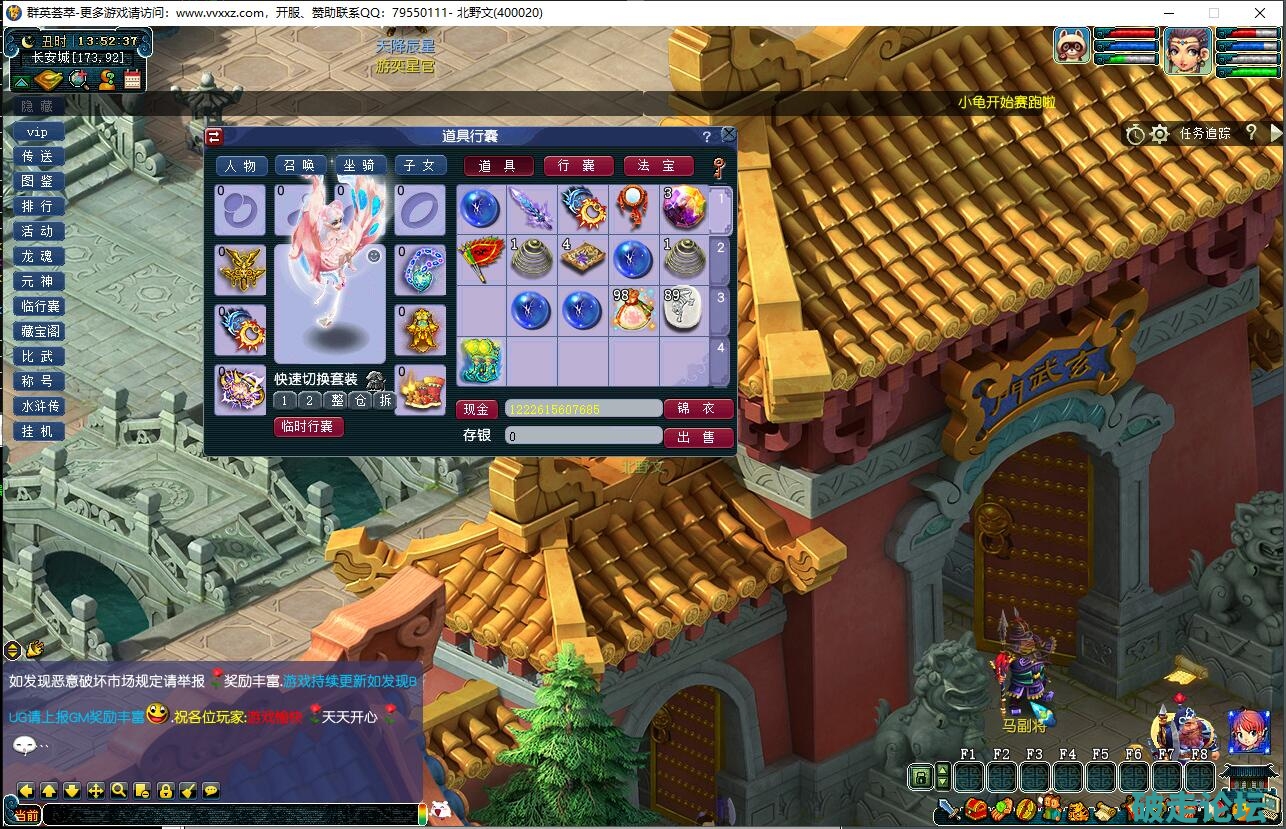Select the red feather fan item
The image size is (1286, 829).
click(480, 258)
